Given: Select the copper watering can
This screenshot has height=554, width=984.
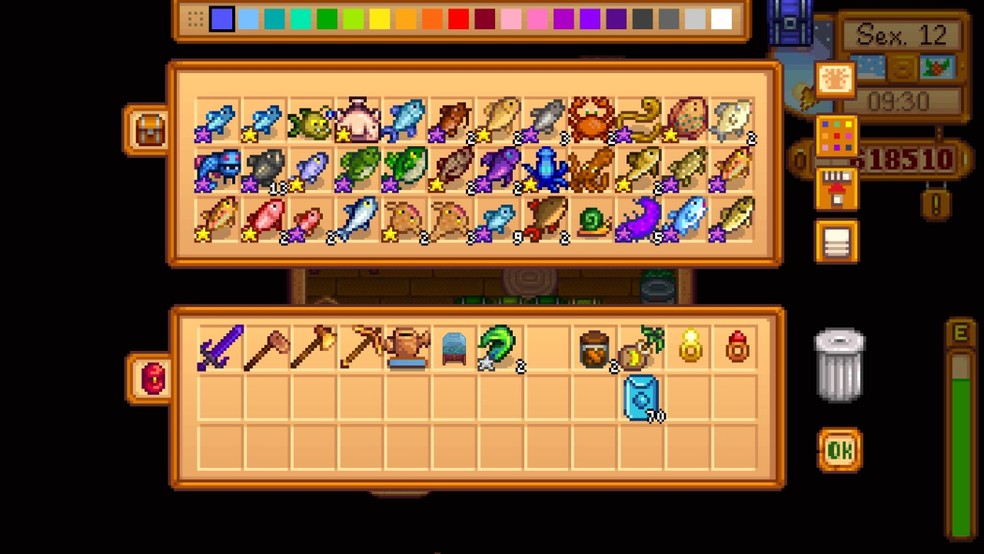Looking at the screenshot, I should (x=407, y=349).
